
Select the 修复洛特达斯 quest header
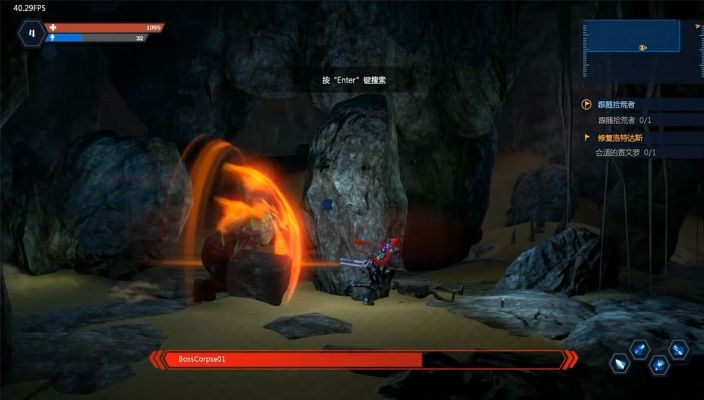coord(622,137)
